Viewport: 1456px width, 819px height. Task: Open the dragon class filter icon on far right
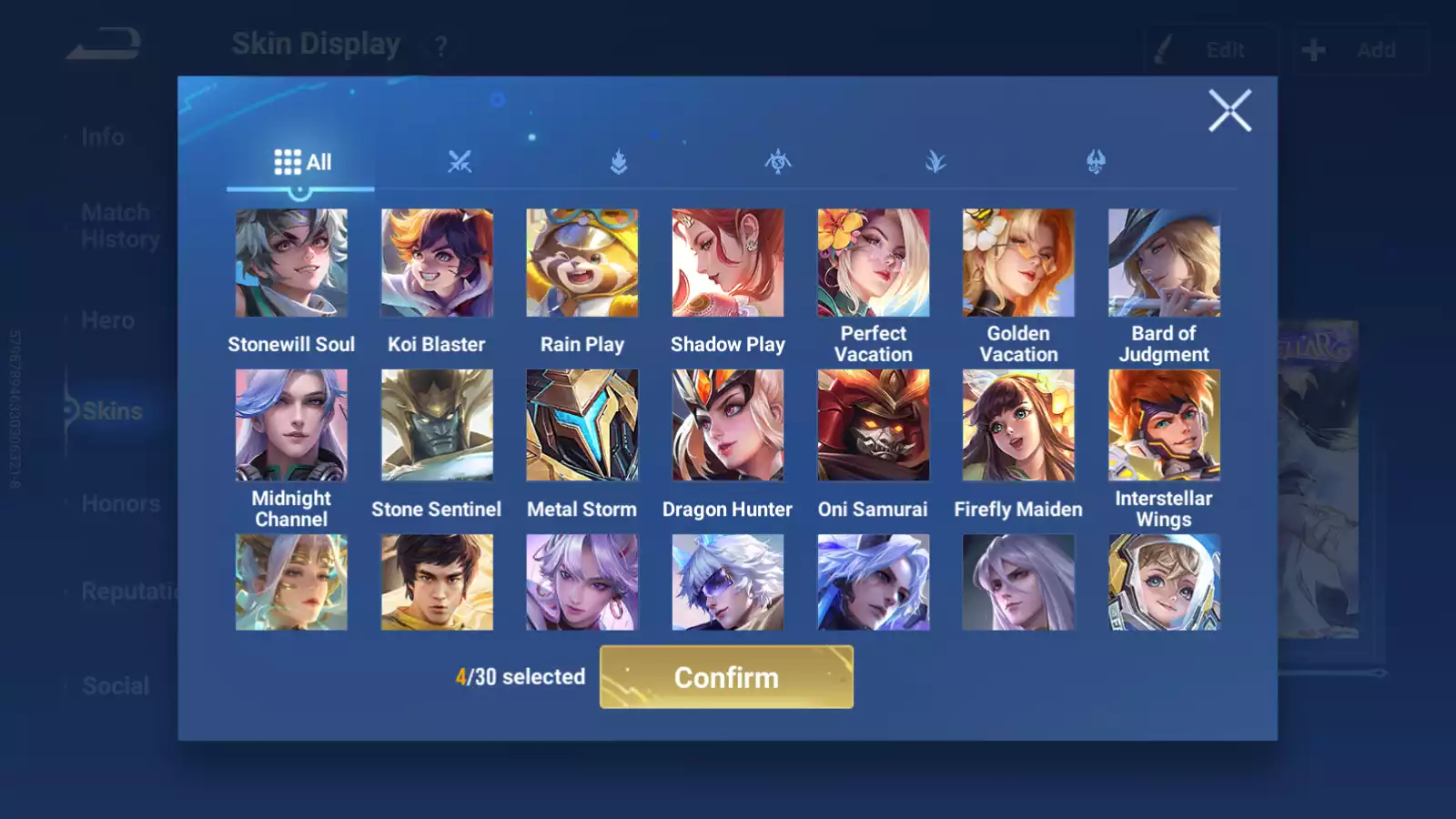[1097, 162]
